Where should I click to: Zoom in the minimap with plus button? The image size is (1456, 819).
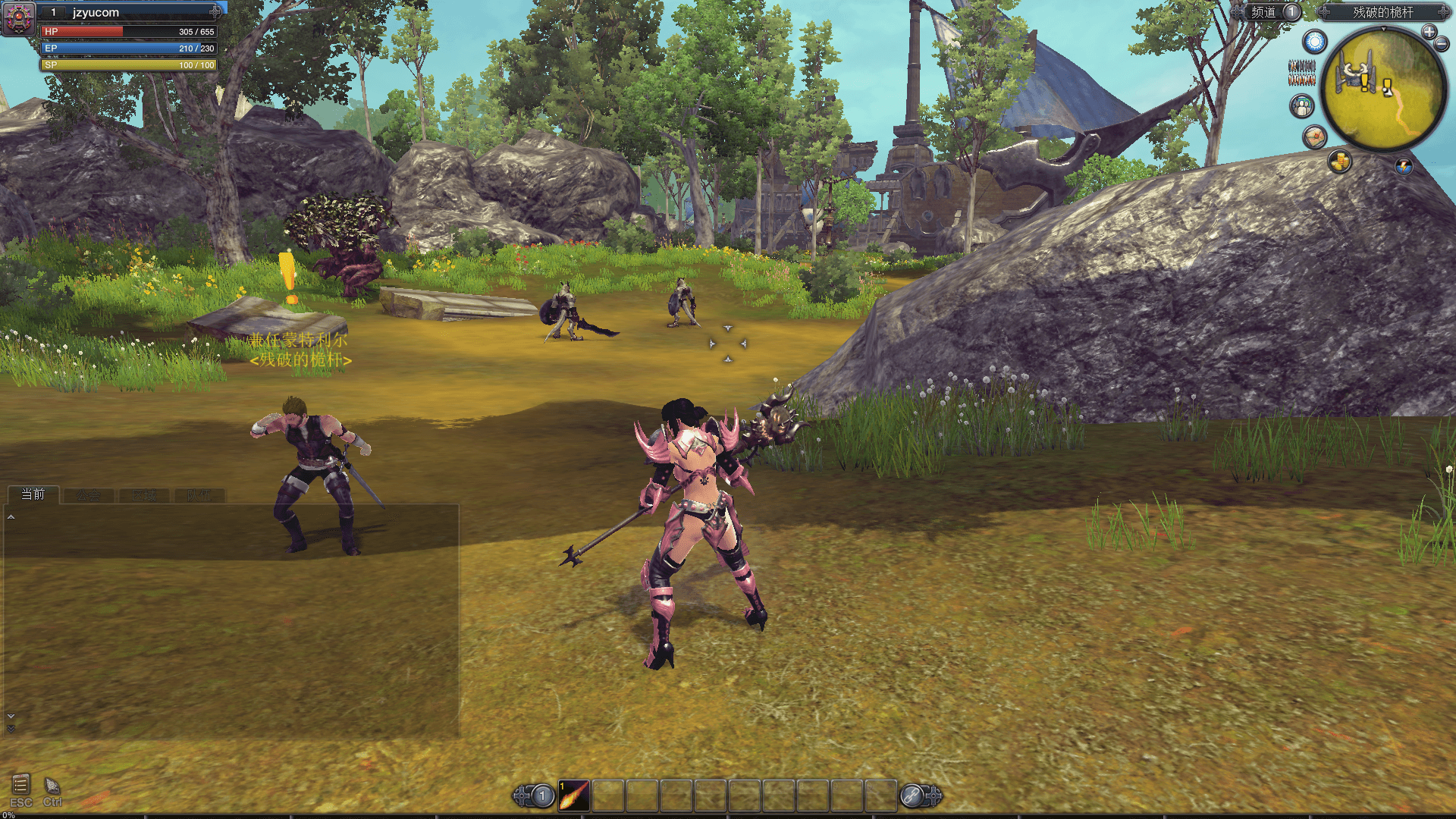pos(1429,32)
